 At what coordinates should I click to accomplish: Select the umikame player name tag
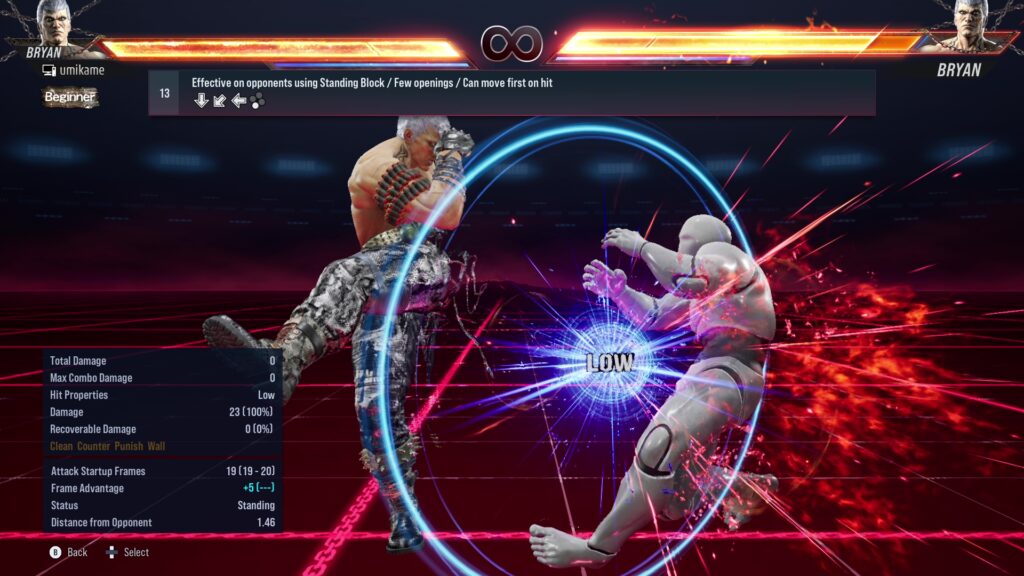tap(79, 70)
